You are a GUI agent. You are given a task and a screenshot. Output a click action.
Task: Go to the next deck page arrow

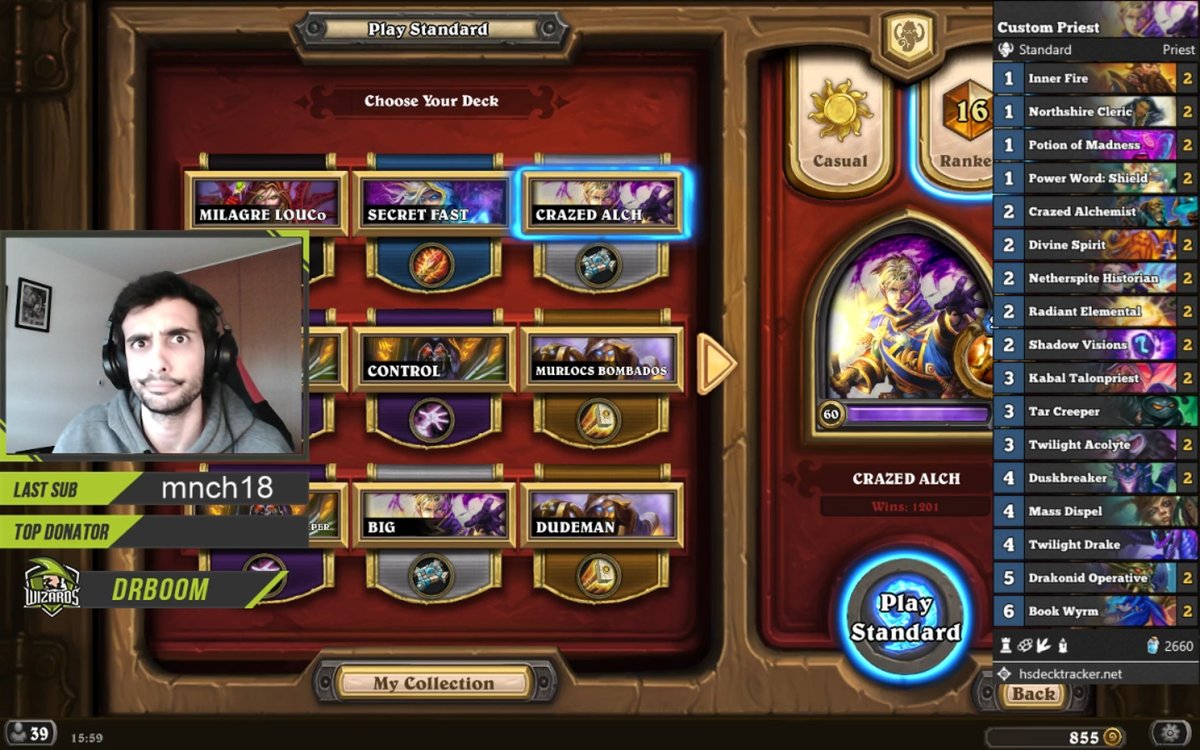716,363
